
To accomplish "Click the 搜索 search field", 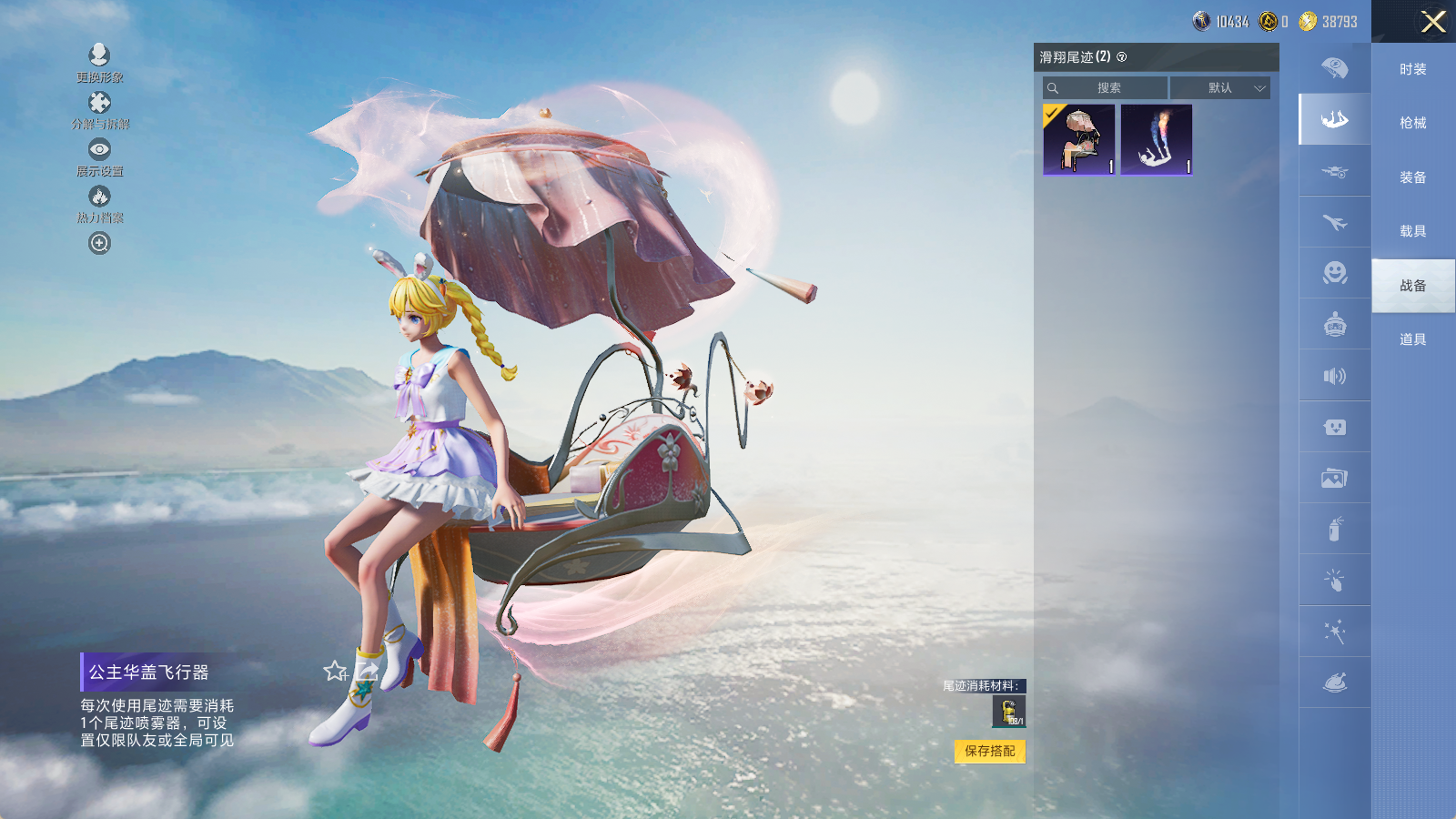I will tap(1106, 88).
